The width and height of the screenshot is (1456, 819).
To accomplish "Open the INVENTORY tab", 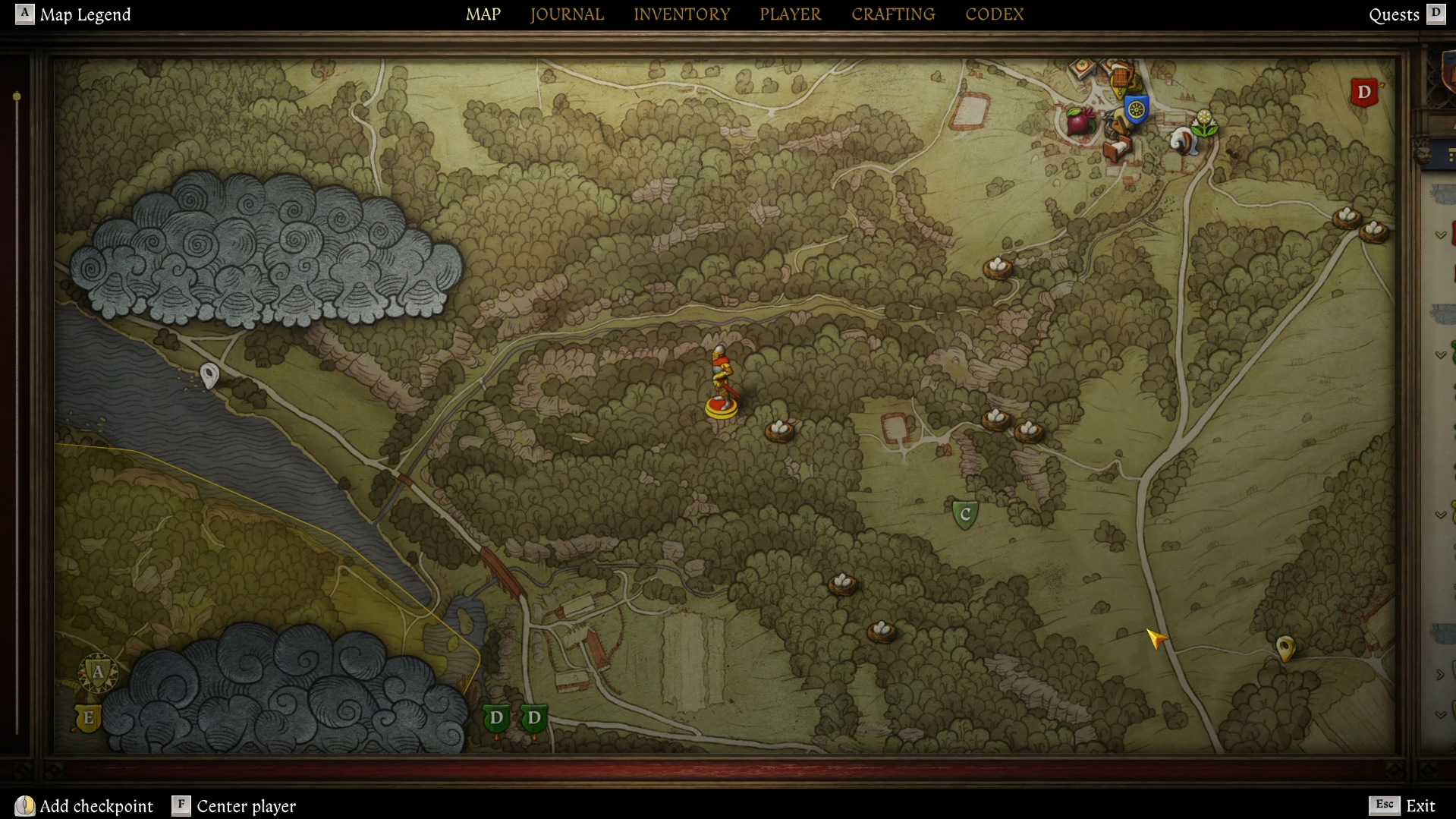I will point(681,14).
